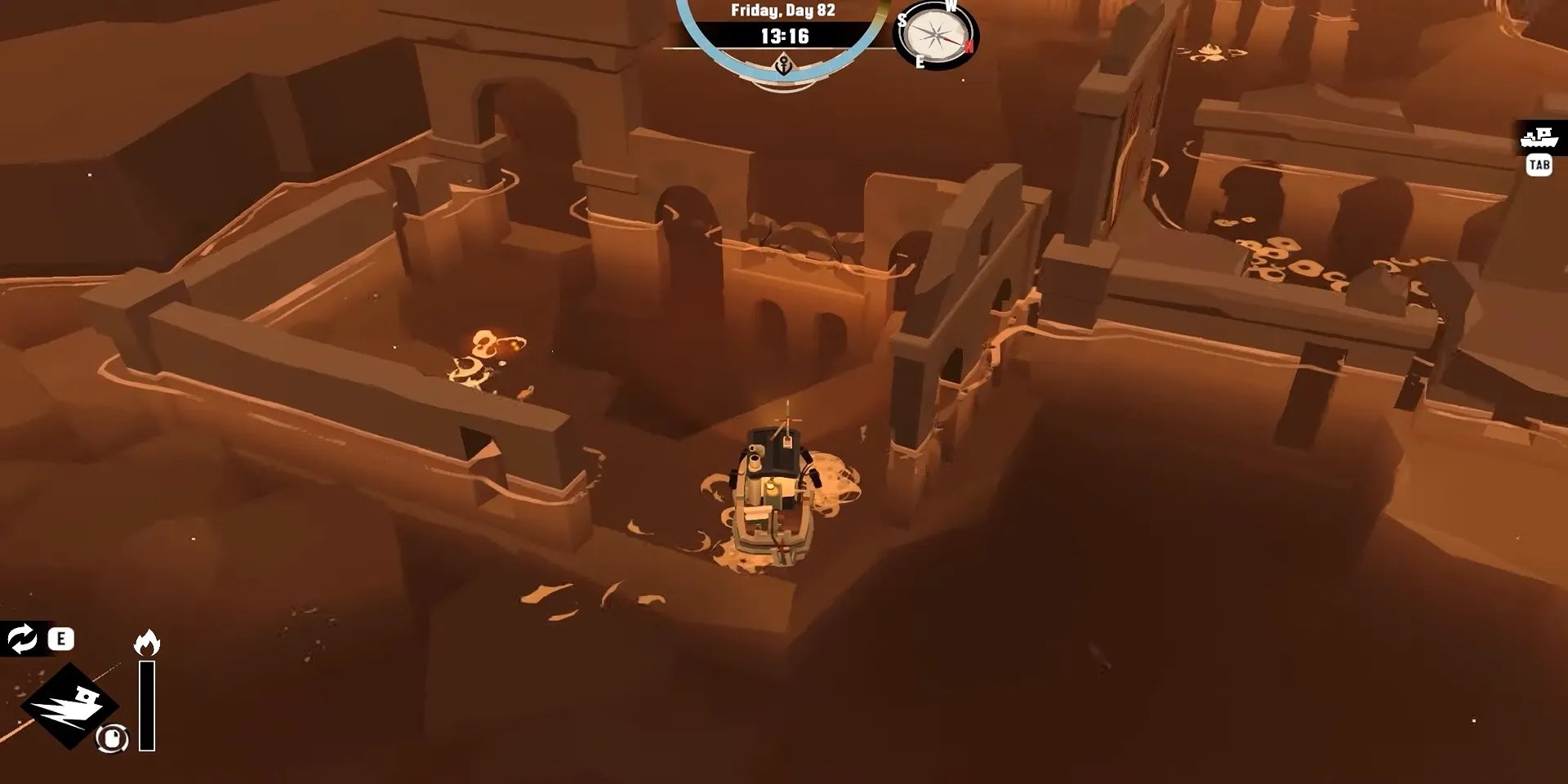Toggle boat mode via the E key badge
The width and height of the screenshot is (1568, 784).
click(60, 639)
